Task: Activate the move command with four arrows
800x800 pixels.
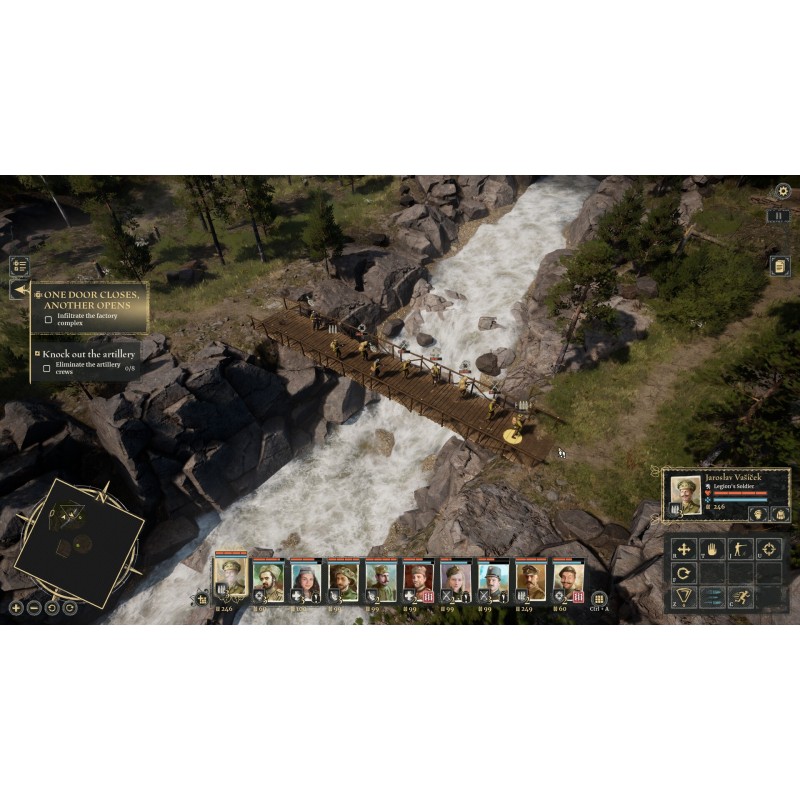Action: click(684, 548)
